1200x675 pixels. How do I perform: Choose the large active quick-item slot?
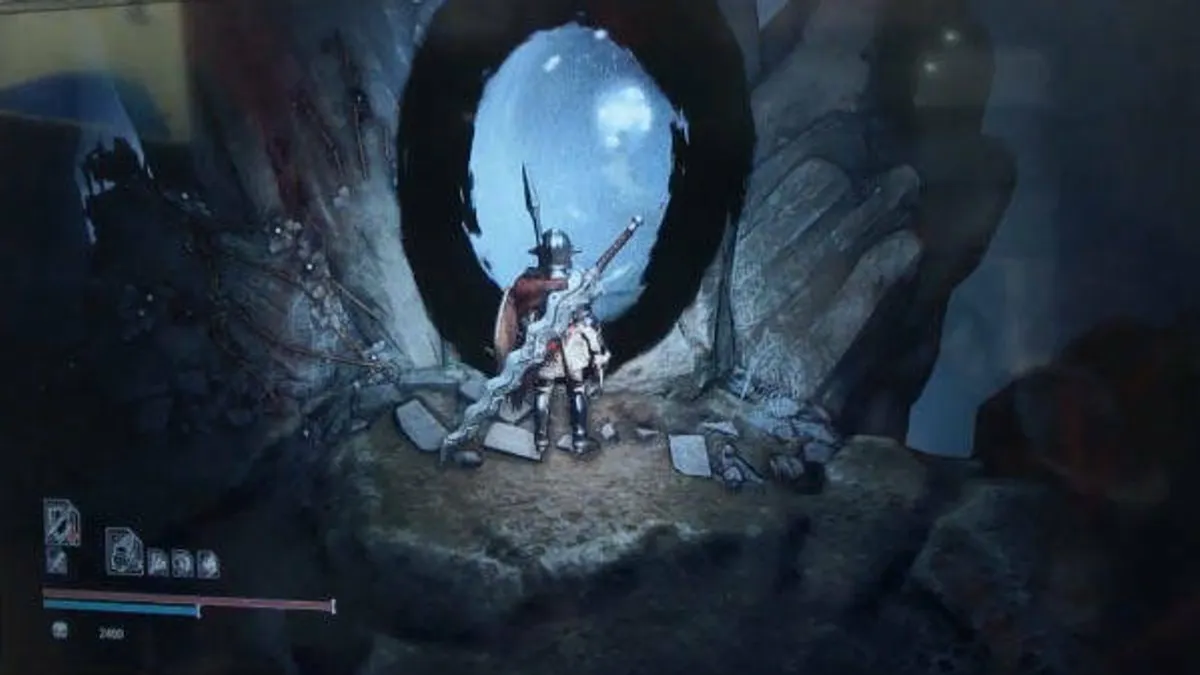(x=124, y=551)
